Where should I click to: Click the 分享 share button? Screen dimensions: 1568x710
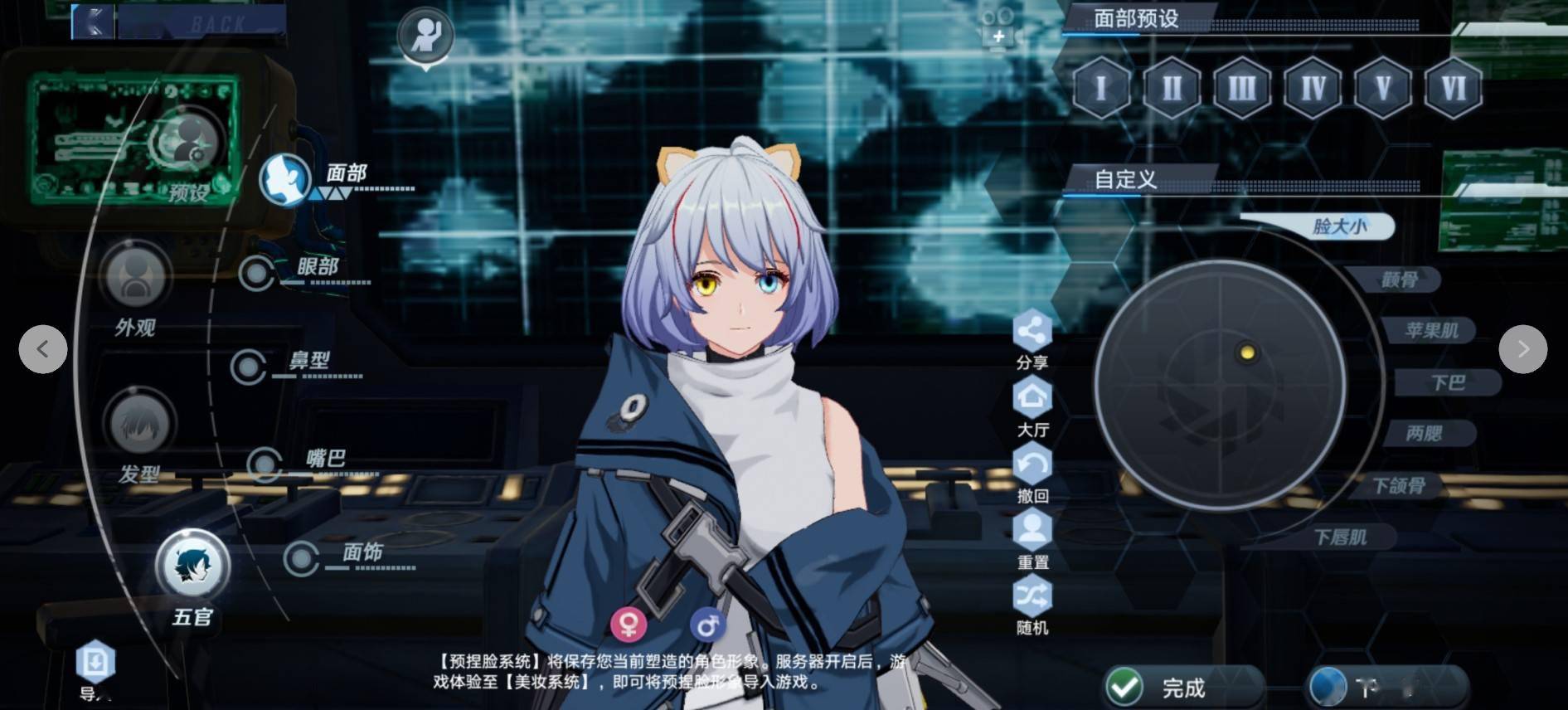1032,333
